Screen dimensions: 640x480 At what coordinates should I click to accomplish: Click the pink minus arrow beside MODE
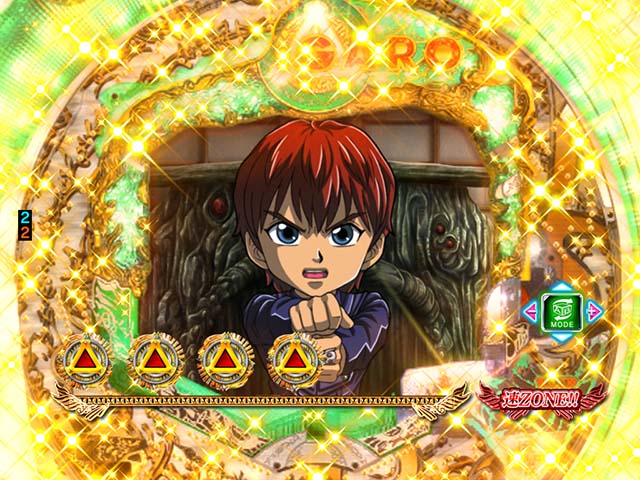pyautogui.click(x=530, y=312)
